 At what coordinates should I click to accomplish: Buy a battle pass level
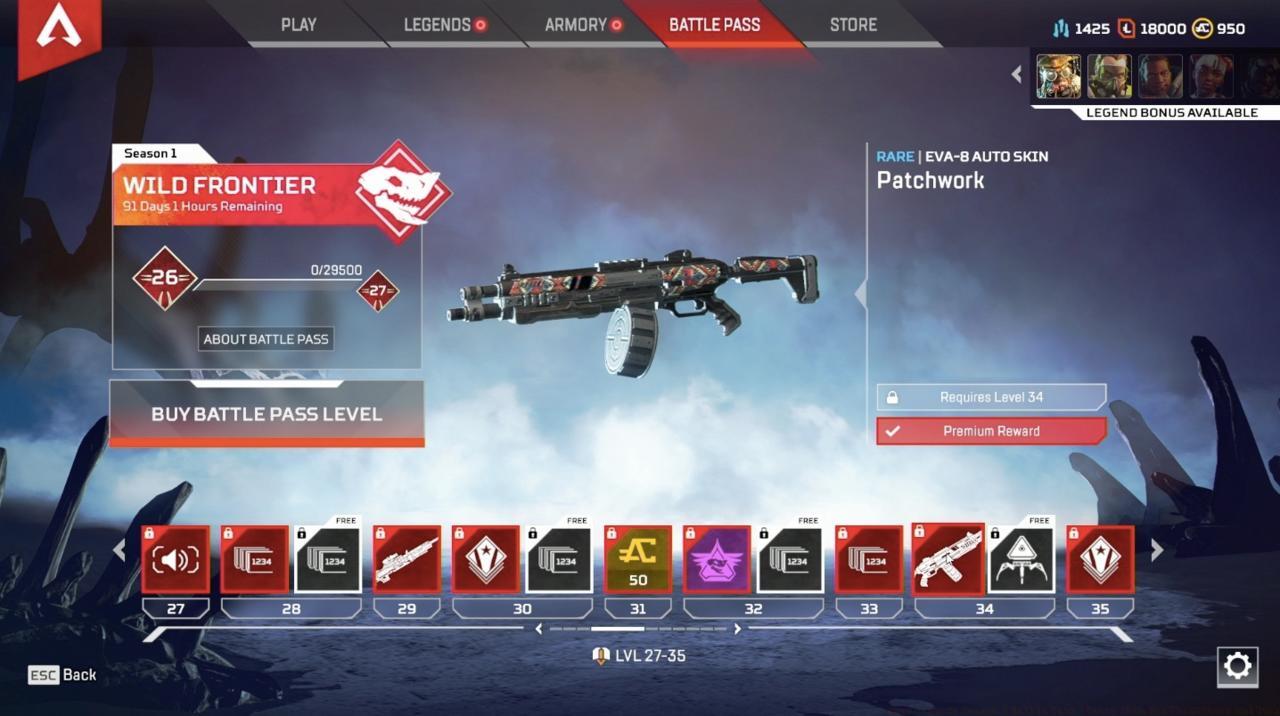click(x=266, y=414)
